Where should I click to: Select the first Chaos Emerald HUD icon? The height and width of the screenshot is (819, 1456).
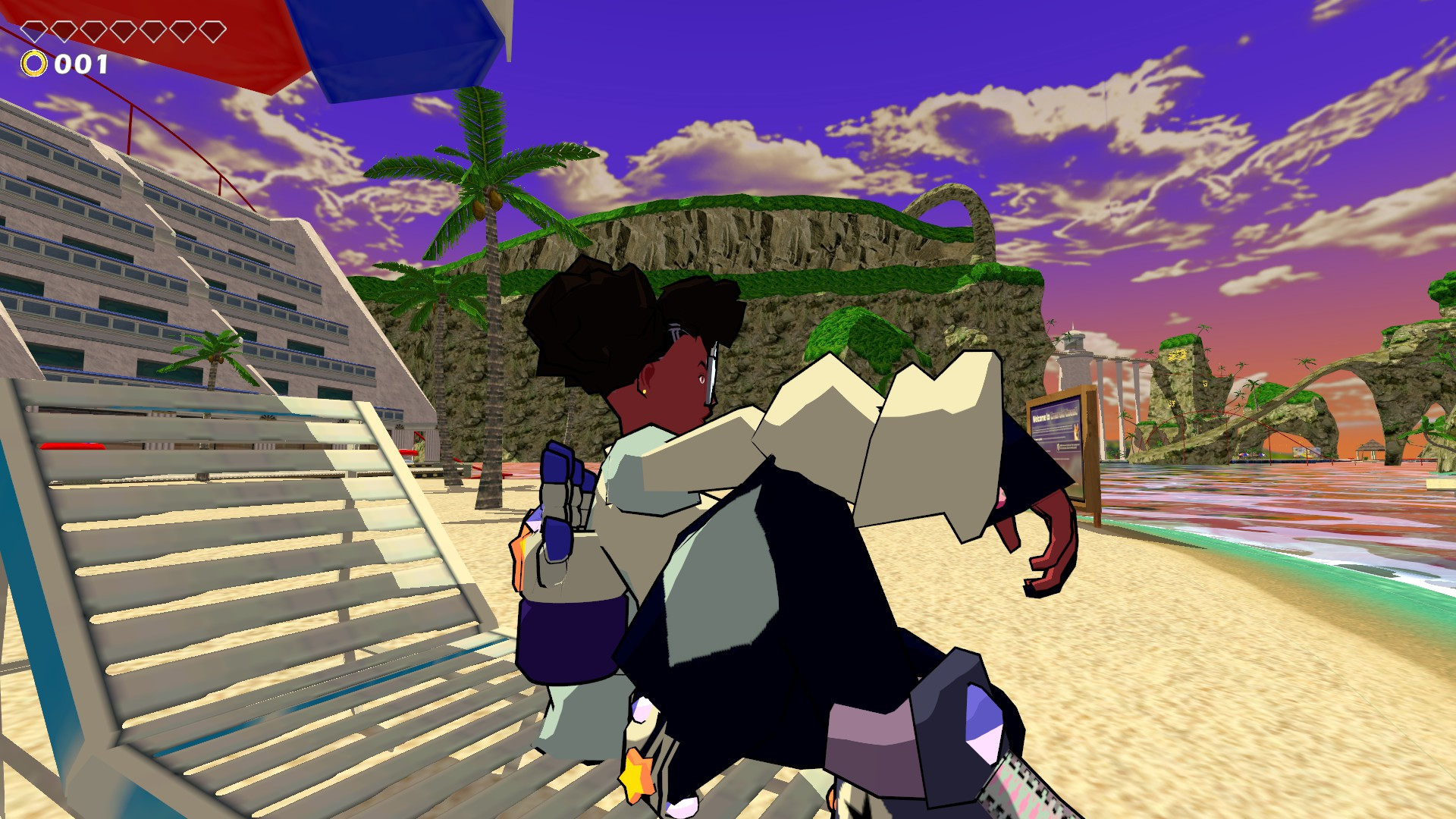coord(34,31)
